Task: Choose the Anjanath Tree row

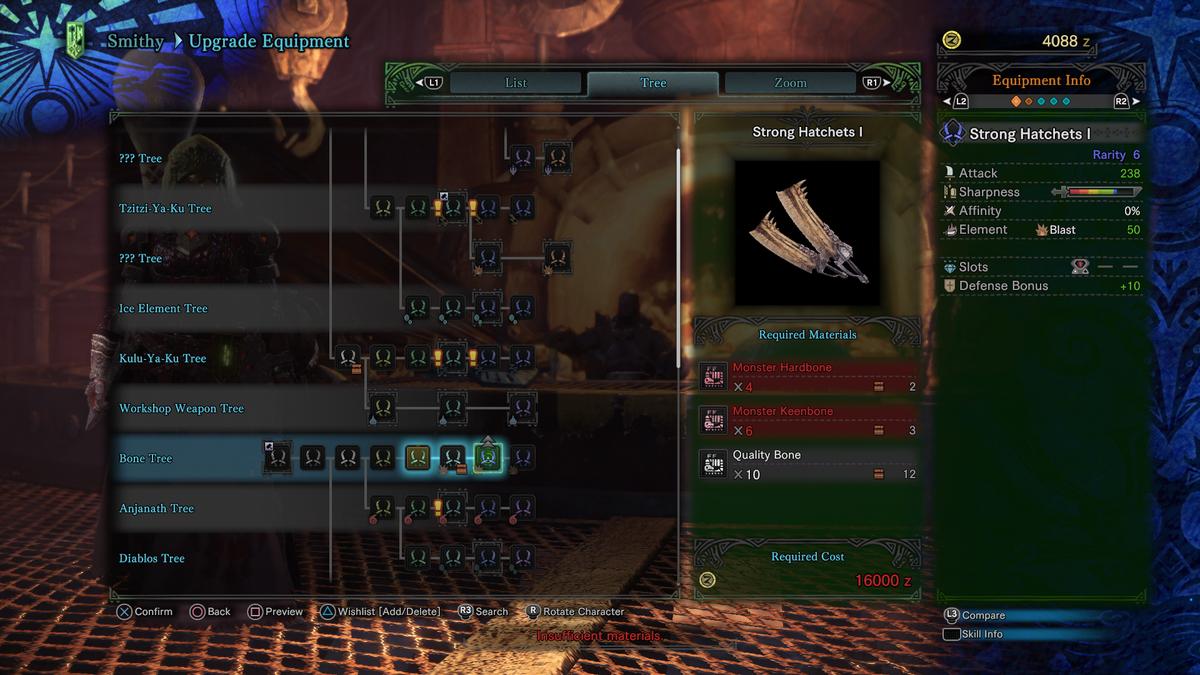Action: [x=156, y=508]
